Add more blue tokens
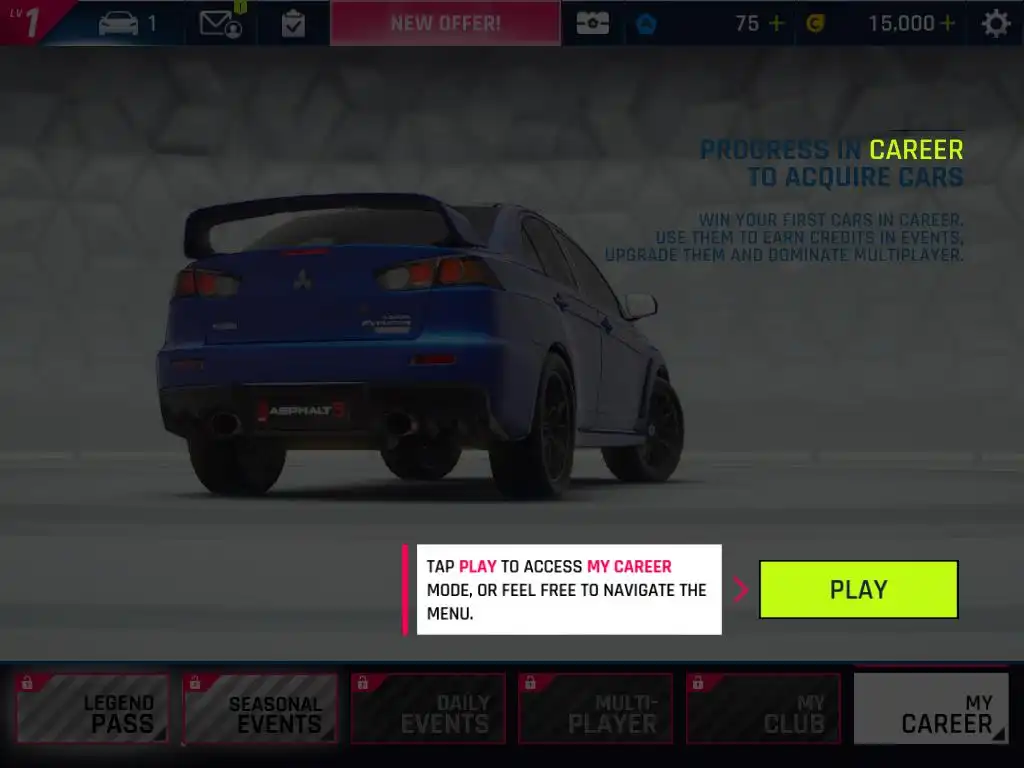The width and height of the screenshot is (1024, 768). [x=776, y=23]
